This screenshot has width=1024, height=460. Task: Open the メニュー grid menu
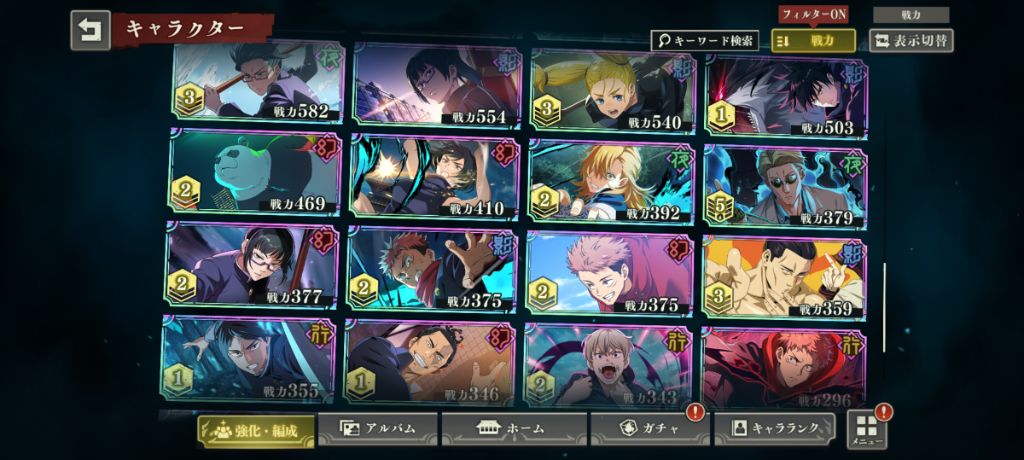coord(866,429)
